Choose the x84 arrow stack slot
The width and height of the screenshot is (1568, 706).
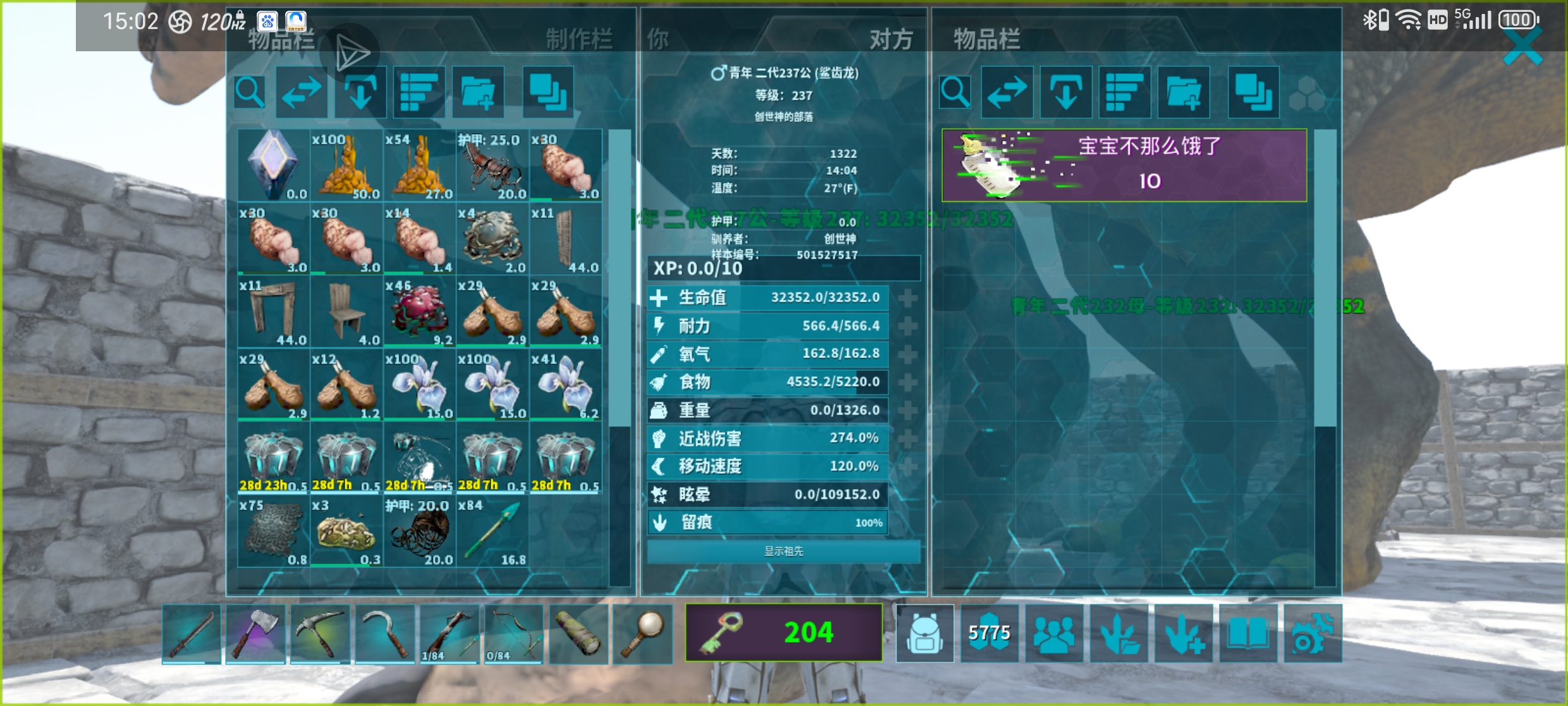click(493, 532)
